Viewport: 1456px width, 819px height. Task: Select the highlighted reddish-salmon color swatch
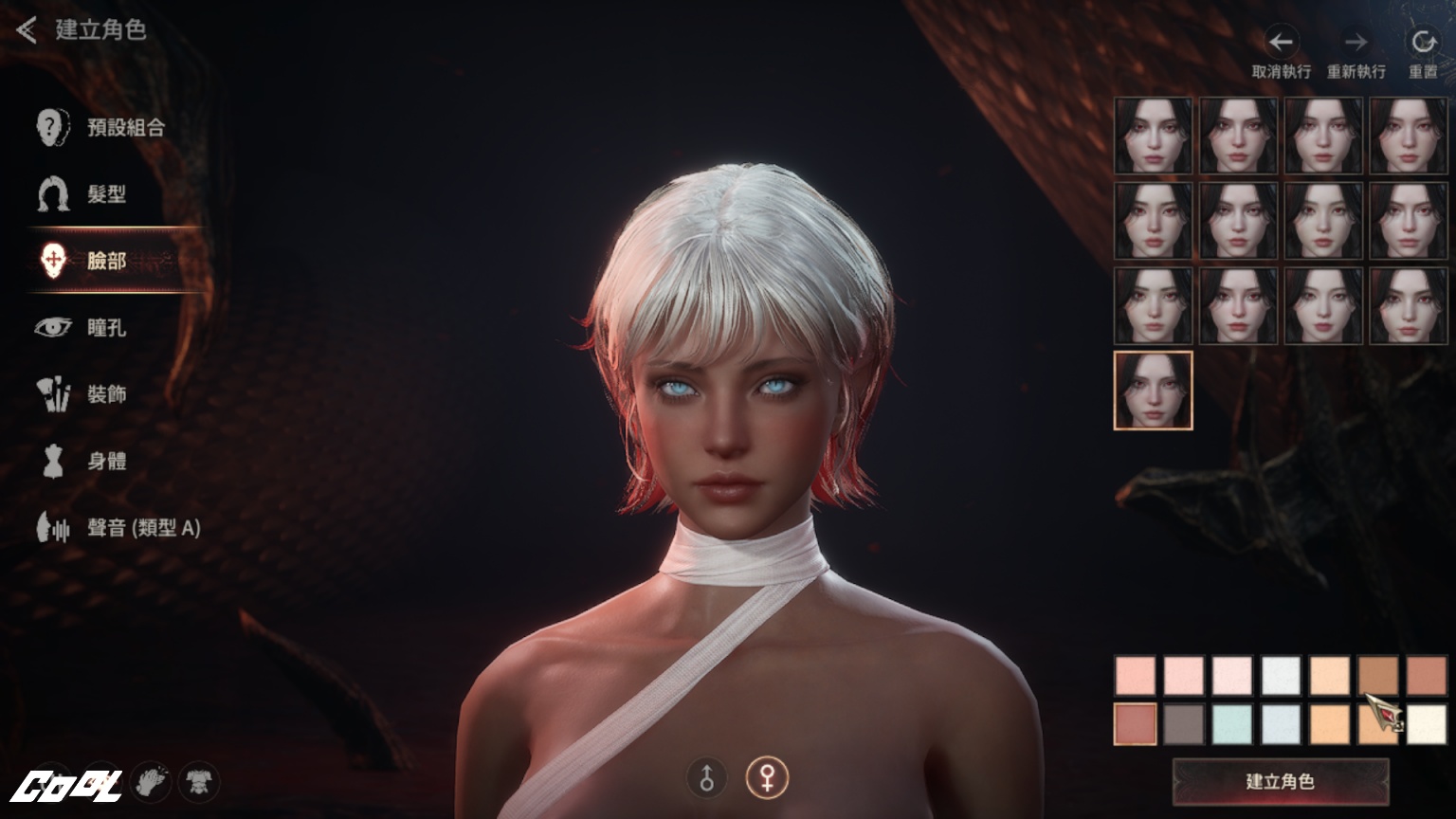click(1135, 724)
